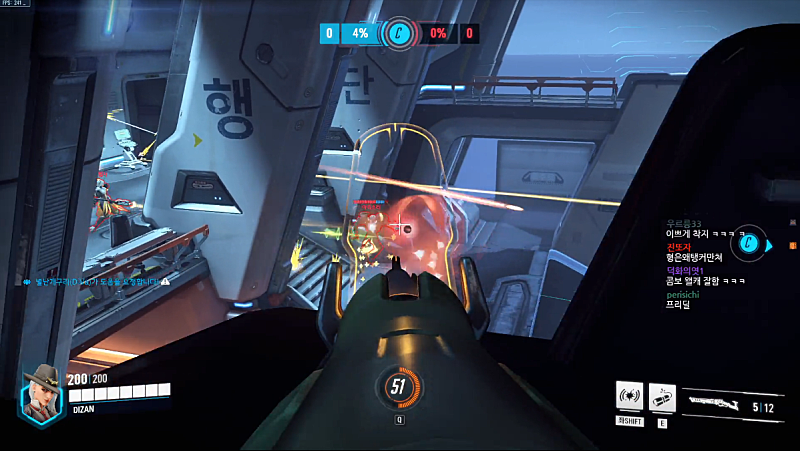Select the control point C objective icon
This screenshot has height=451, width=800.
(398, 33)
